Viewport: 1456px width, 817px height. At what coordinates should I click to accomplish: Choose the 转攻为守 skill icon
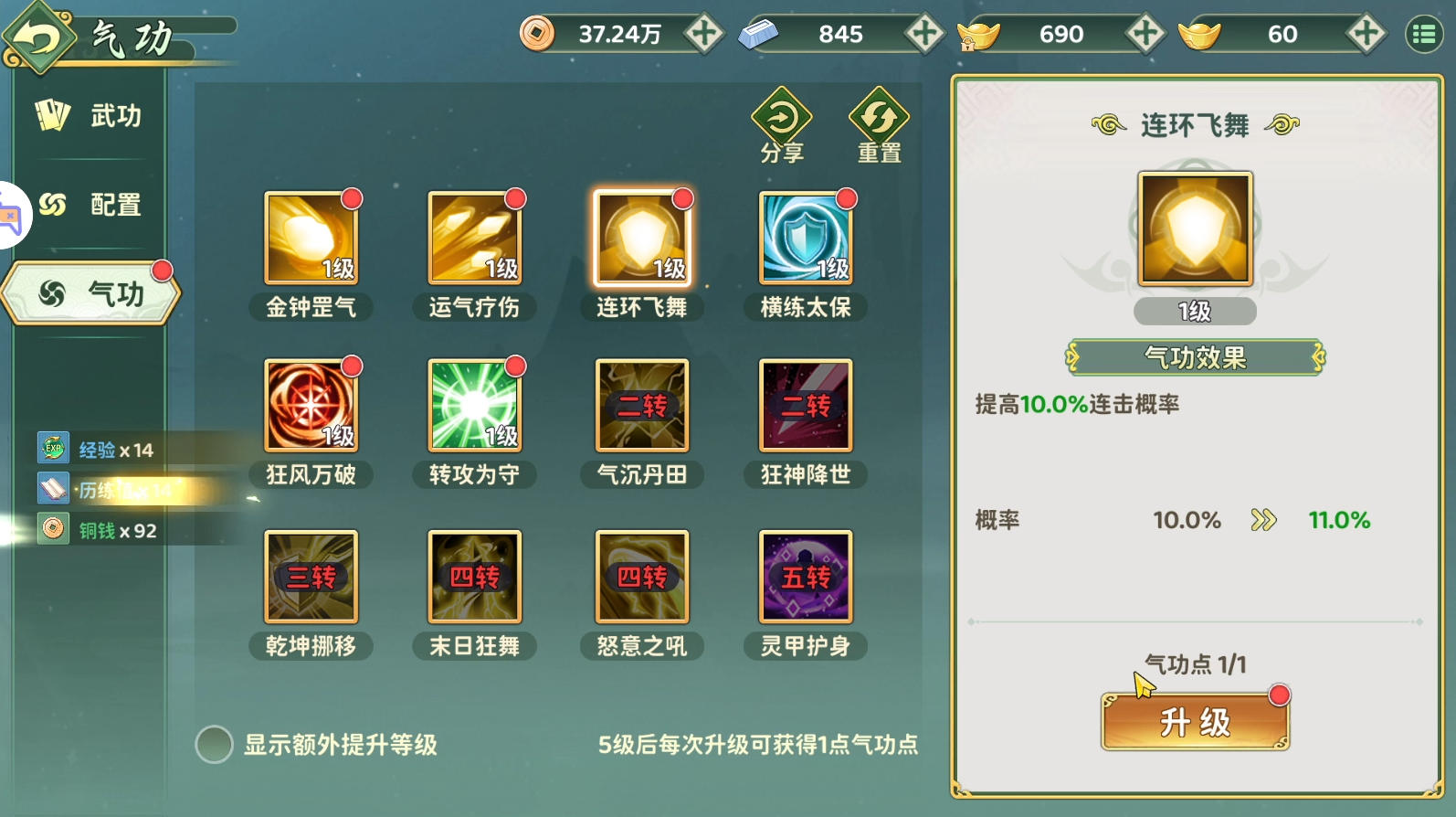point(475,406)
